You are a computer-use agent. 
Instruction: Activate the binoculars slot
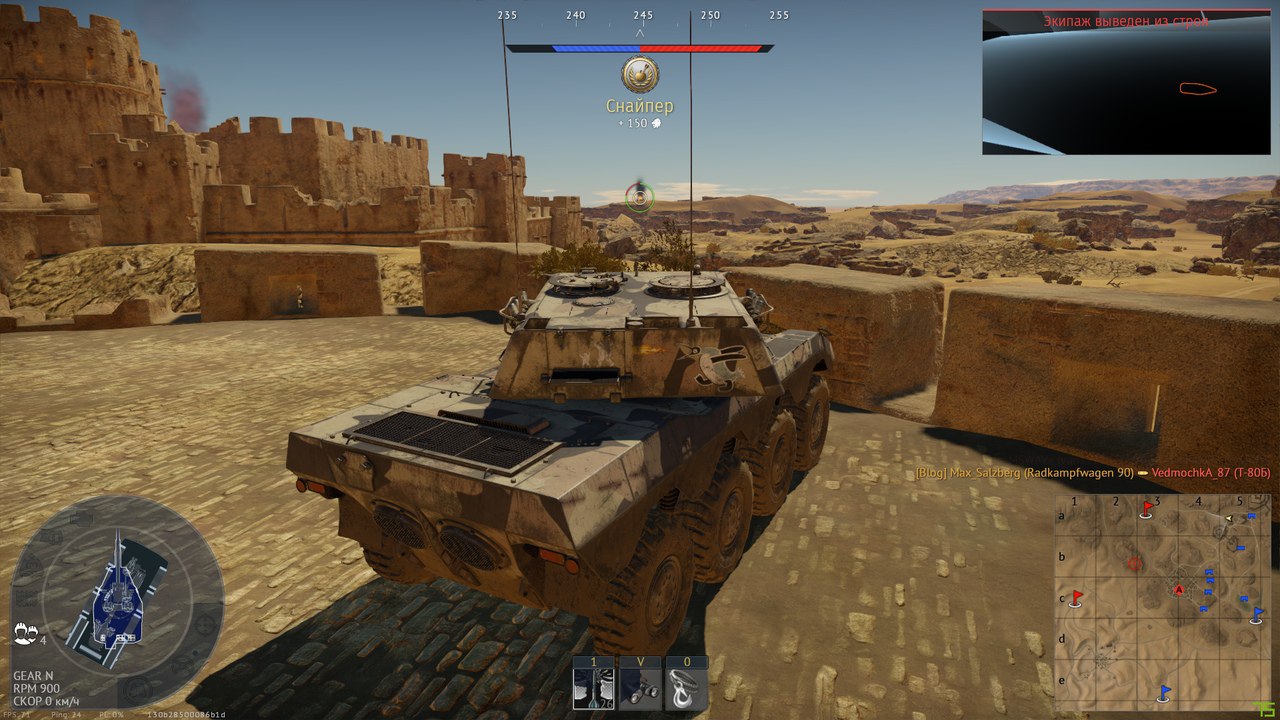tap(640, 689)
